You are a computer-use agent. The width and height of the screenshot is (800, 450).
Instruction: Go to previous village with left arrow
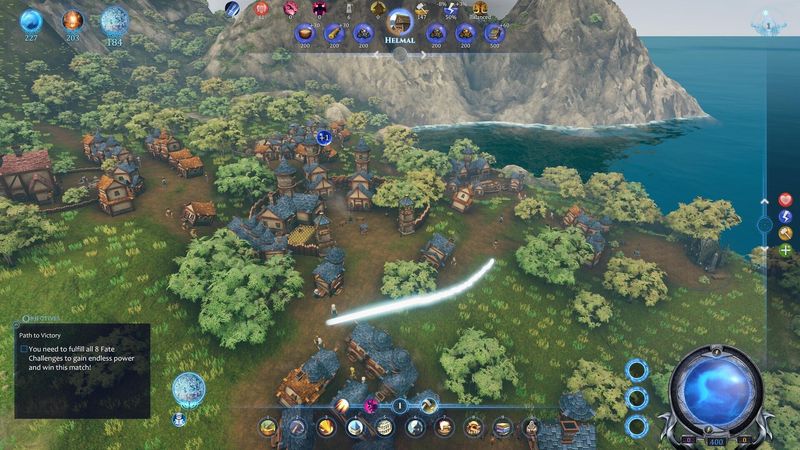(x=377, y=56)
